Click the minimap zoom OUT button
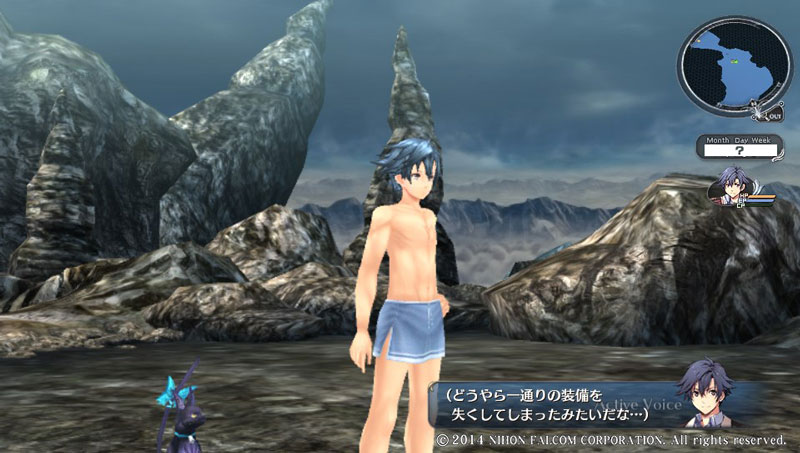Screen dimensions: 800x453 pos(777,116)
